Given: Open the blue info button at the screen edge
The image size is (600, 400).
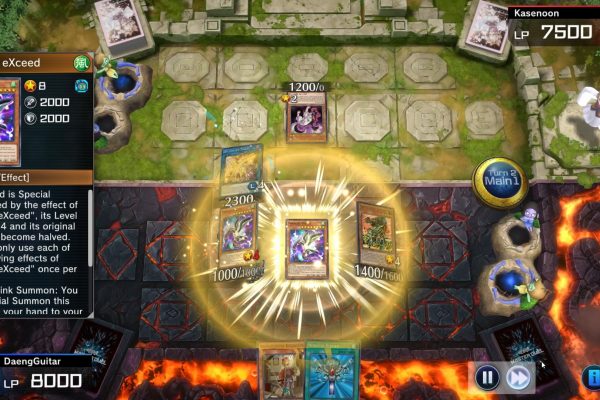Looking at the screenshot, I should 592,377.
